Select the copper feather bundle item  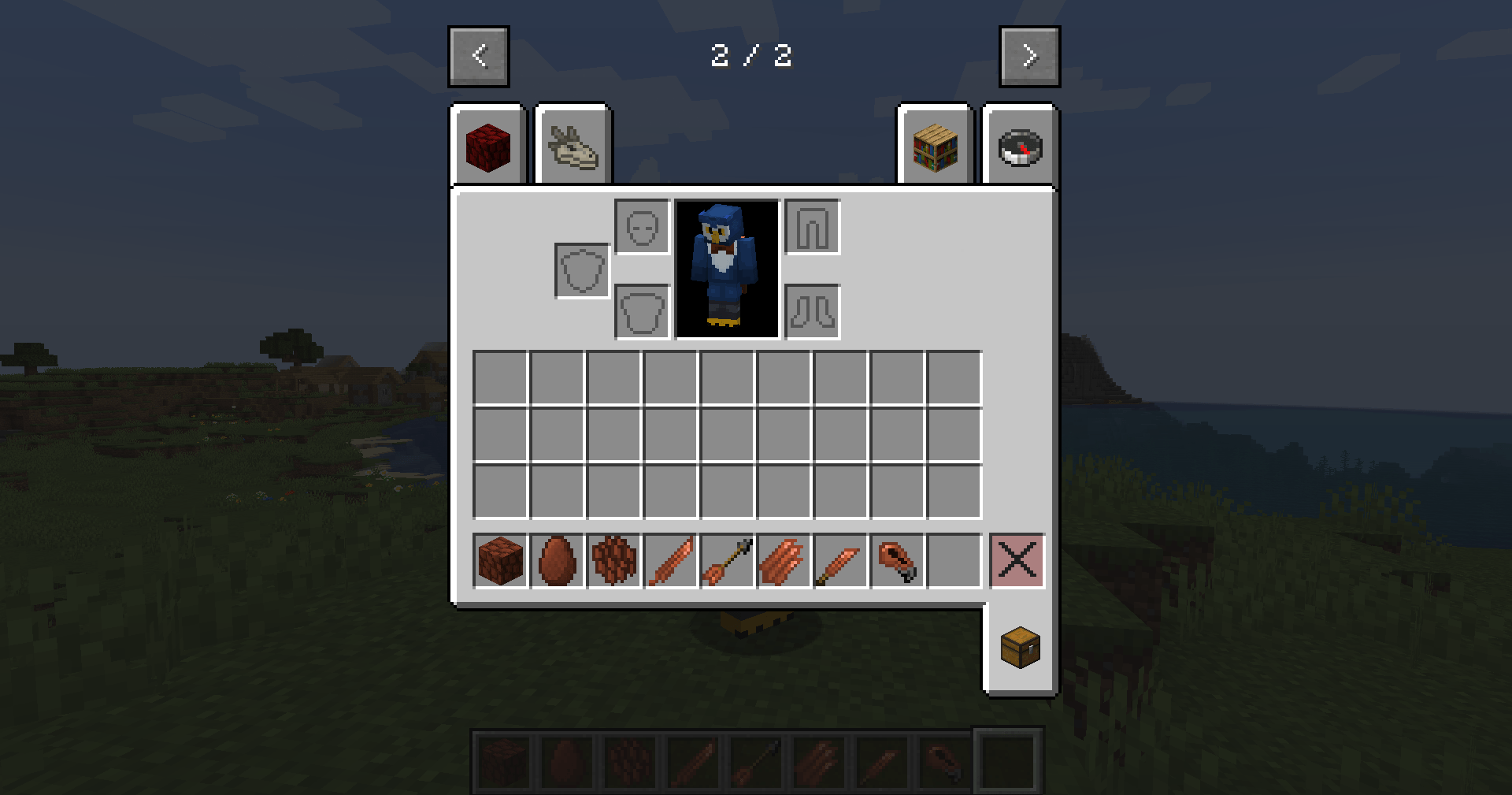coord(784,561)
